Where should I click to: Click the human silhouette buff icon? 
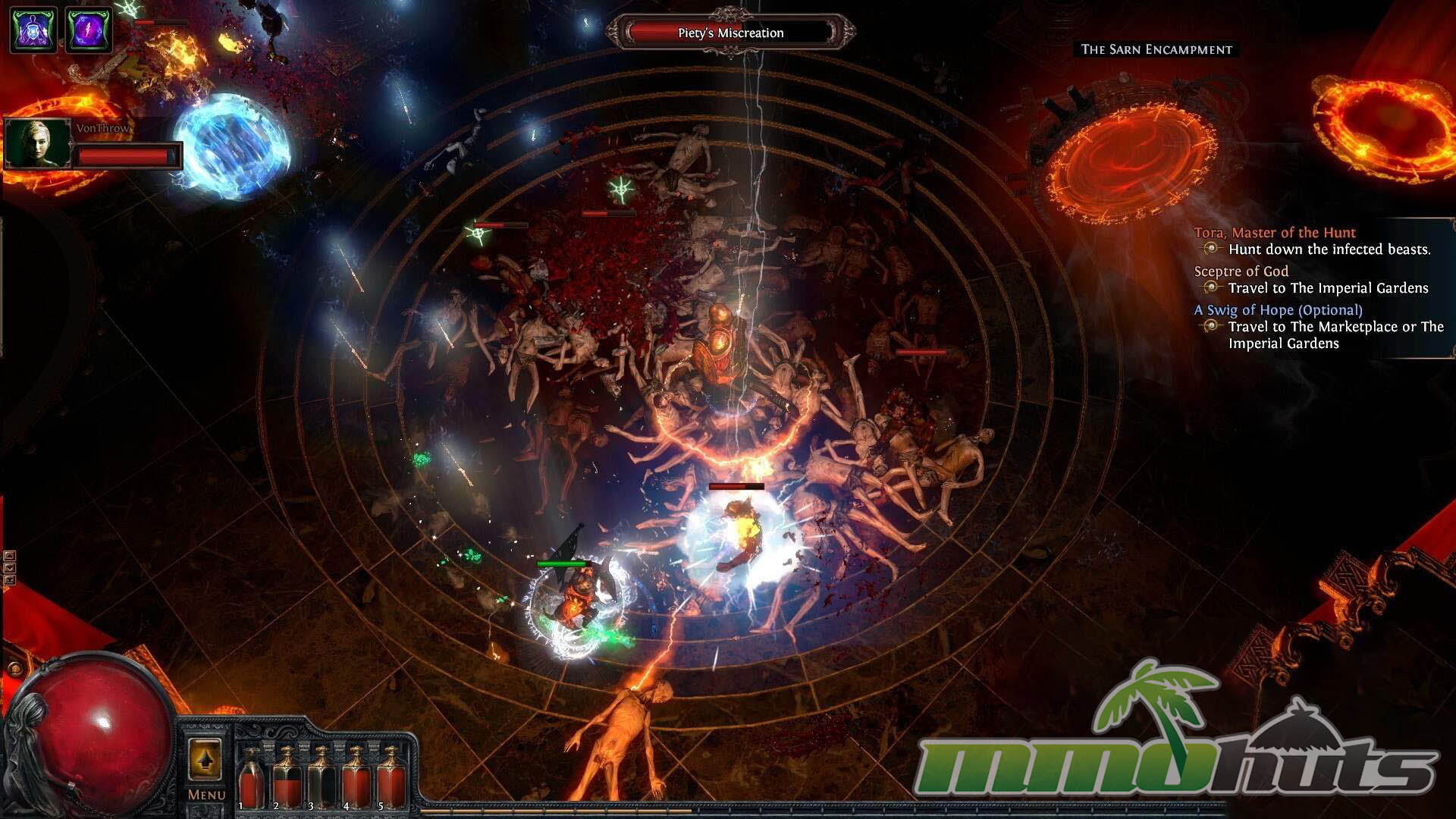(x=33, y=30)
